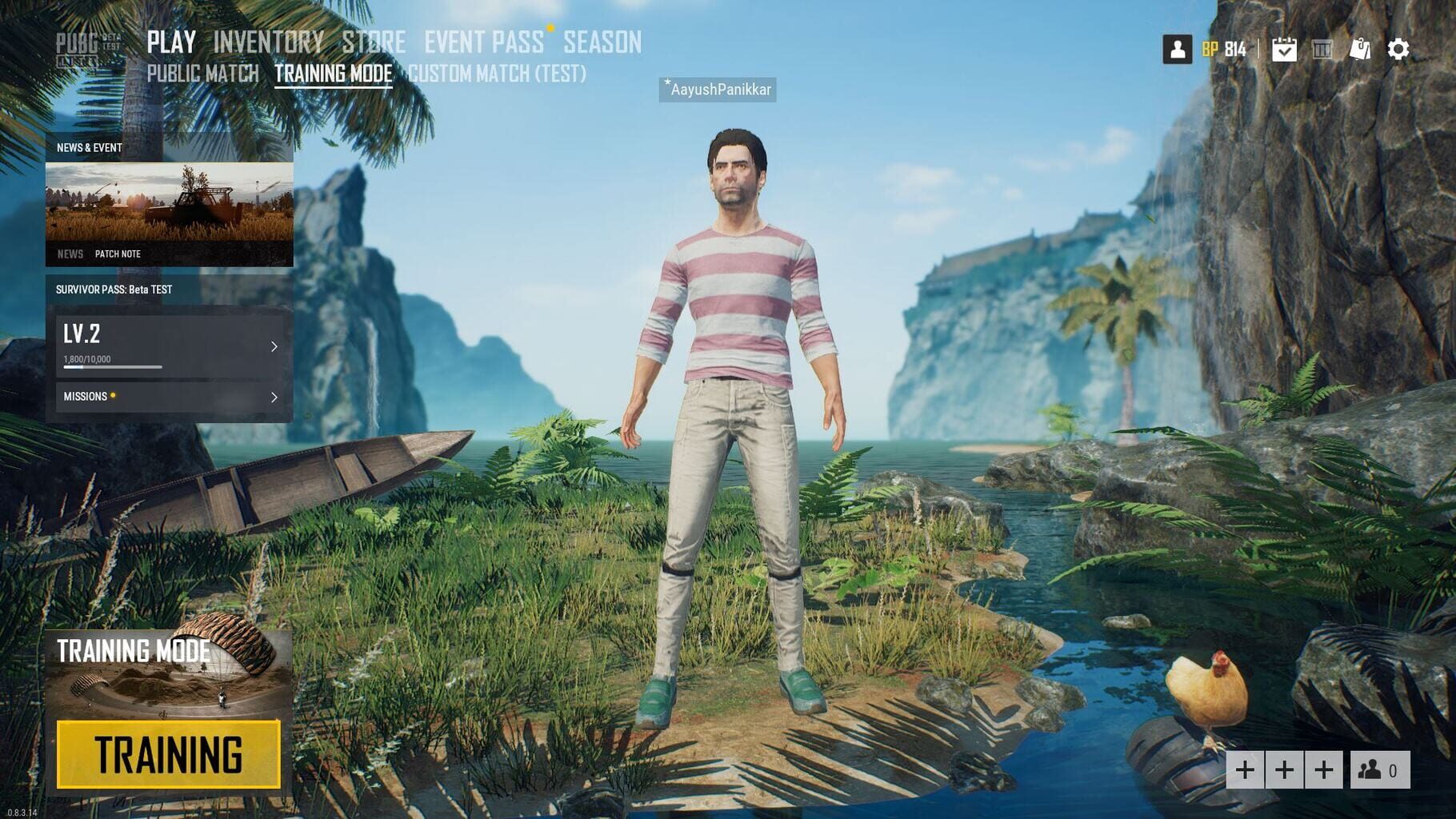Expand the LV.2 Survivor Pass details
This screenshot has width=1456, height=819.
pos(170,342)
